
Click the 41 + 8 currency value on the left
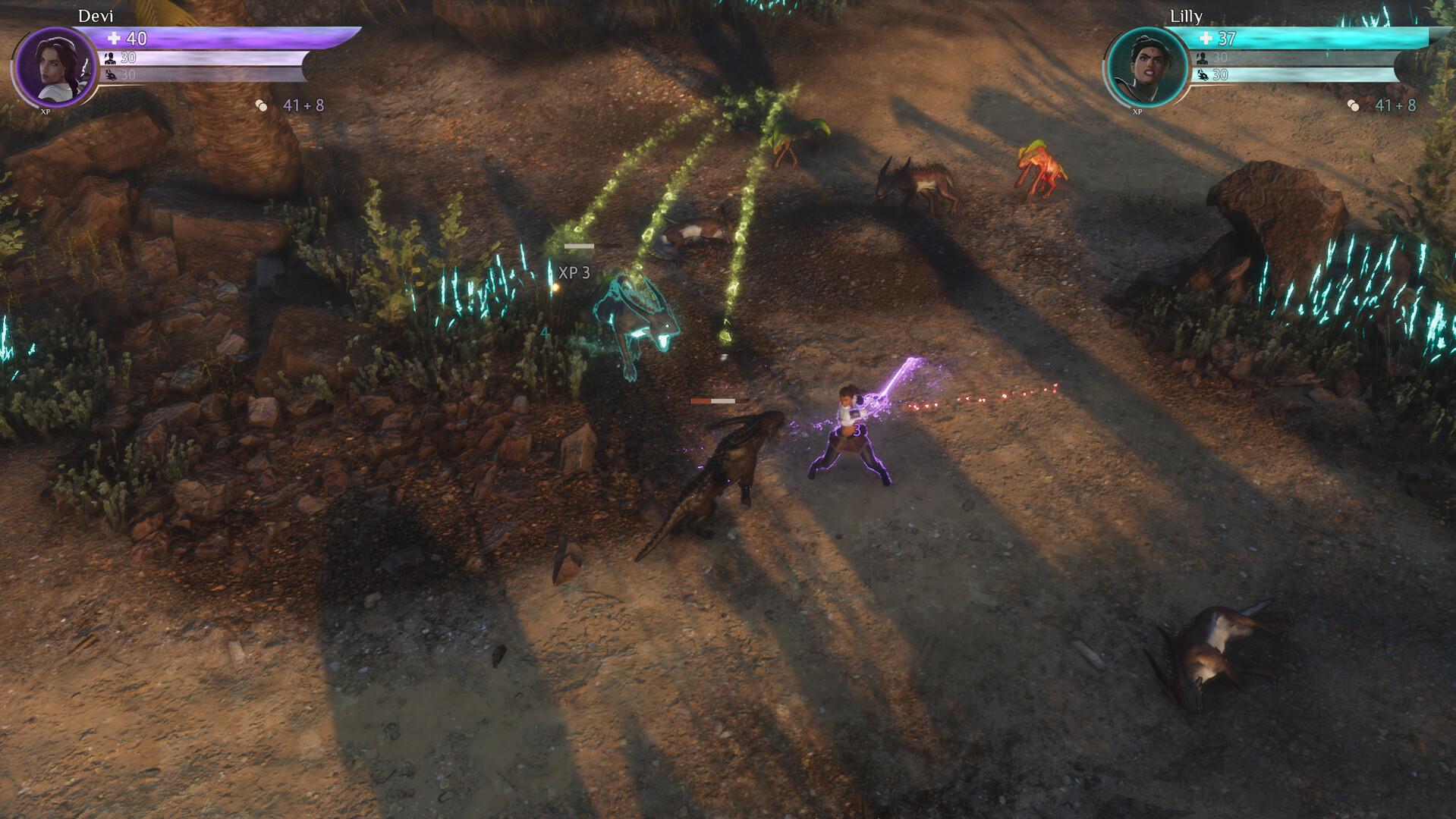coord(302,105)
